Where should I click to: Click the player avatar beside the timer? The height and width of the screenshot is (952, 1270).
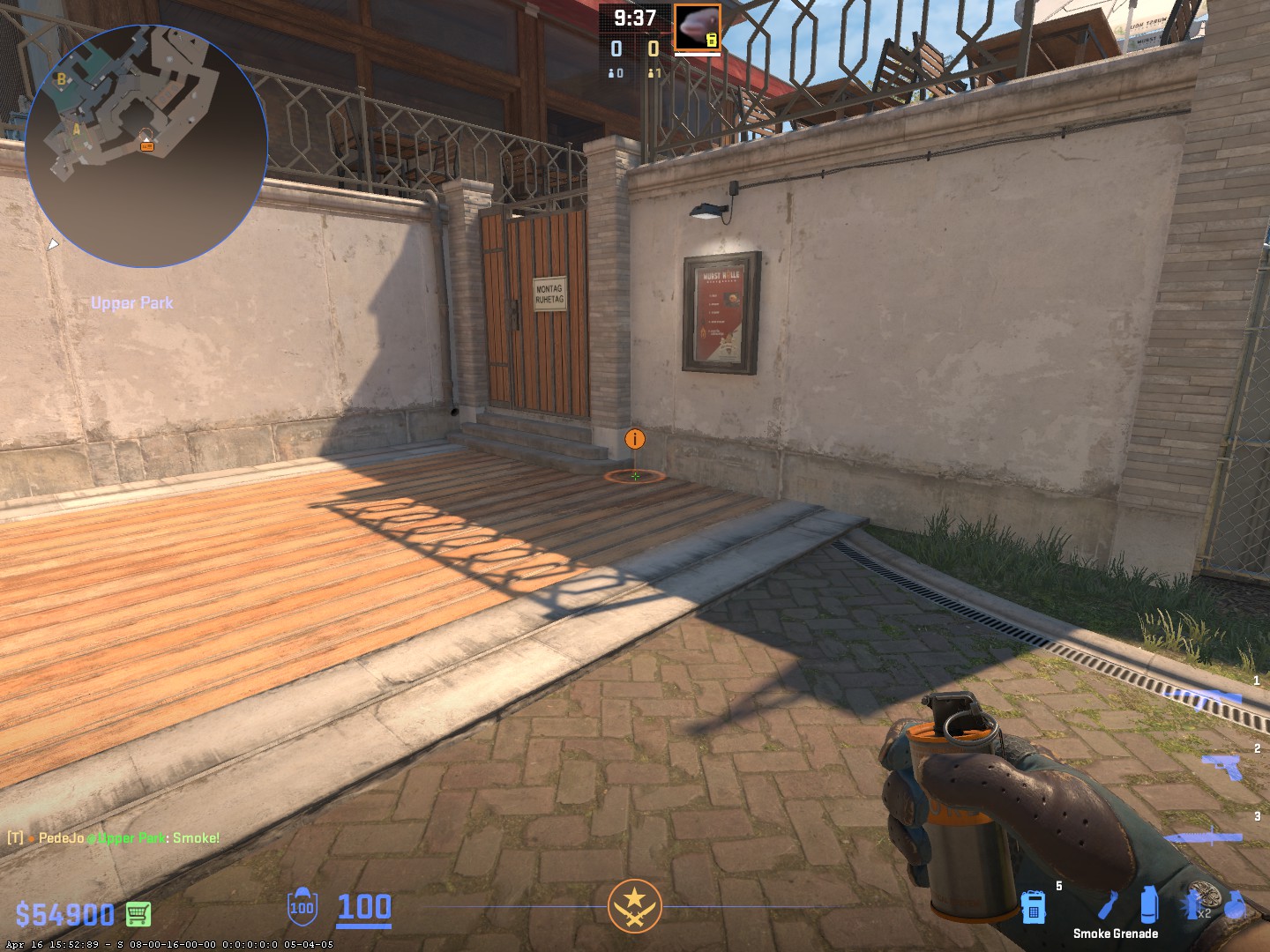point(698,28)
